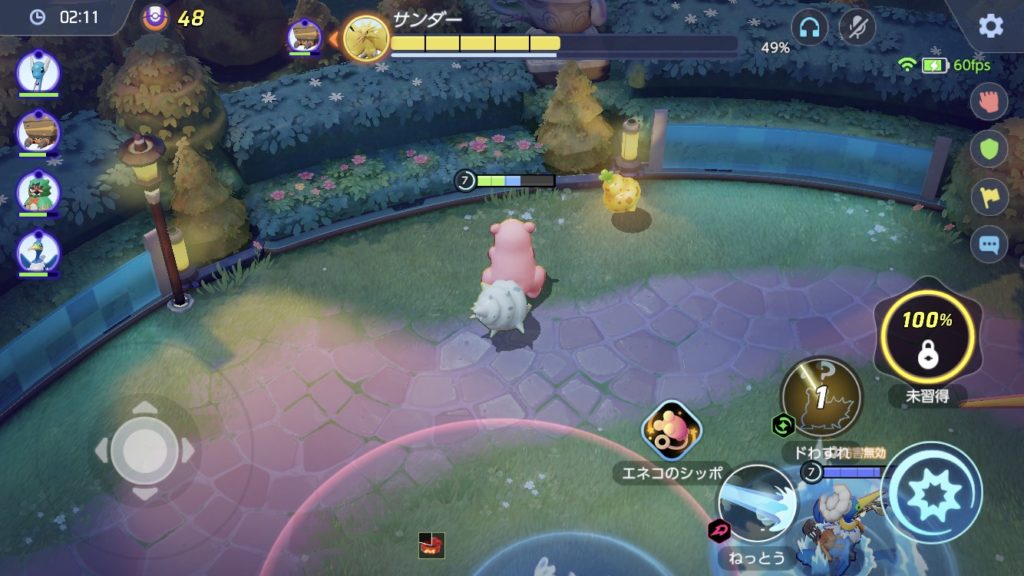1024x576 pixels.
Task: Select the Decidueye teammate portrait
Action: (x=38, y=191)
